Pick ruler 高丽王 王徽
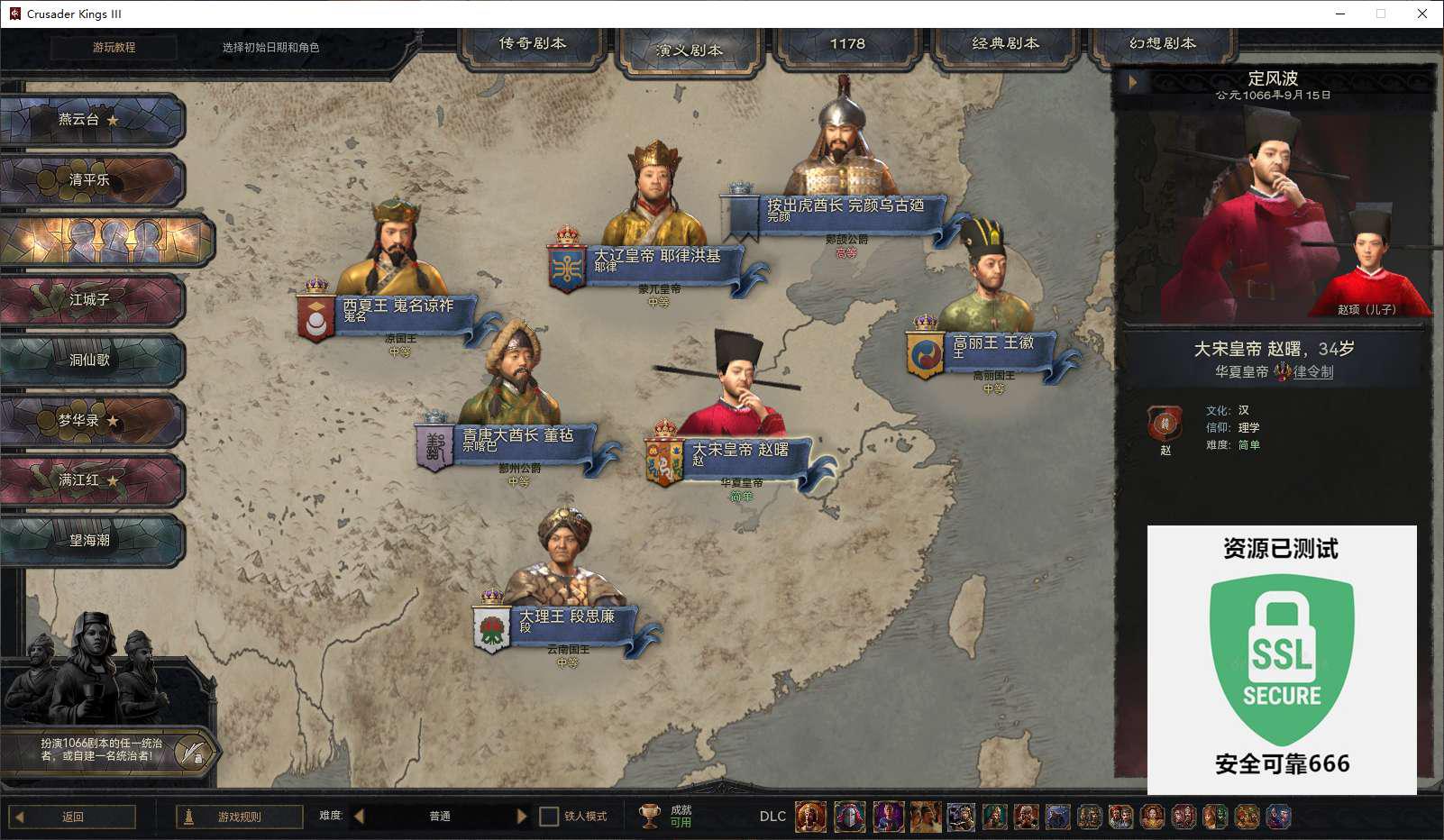 pyautogui.click(x=993, y=344)
